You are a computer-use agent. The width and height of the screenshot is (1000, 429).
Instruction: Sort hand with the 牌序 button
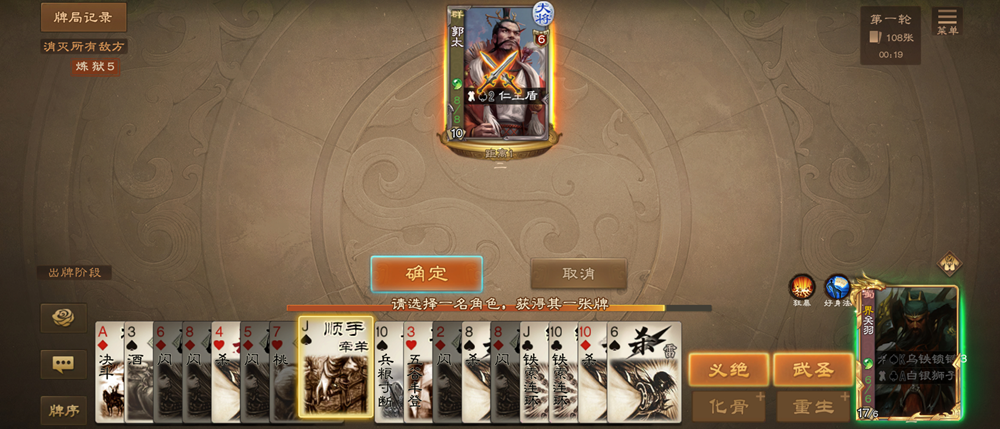pyautogui.click(x=63, y=408)
